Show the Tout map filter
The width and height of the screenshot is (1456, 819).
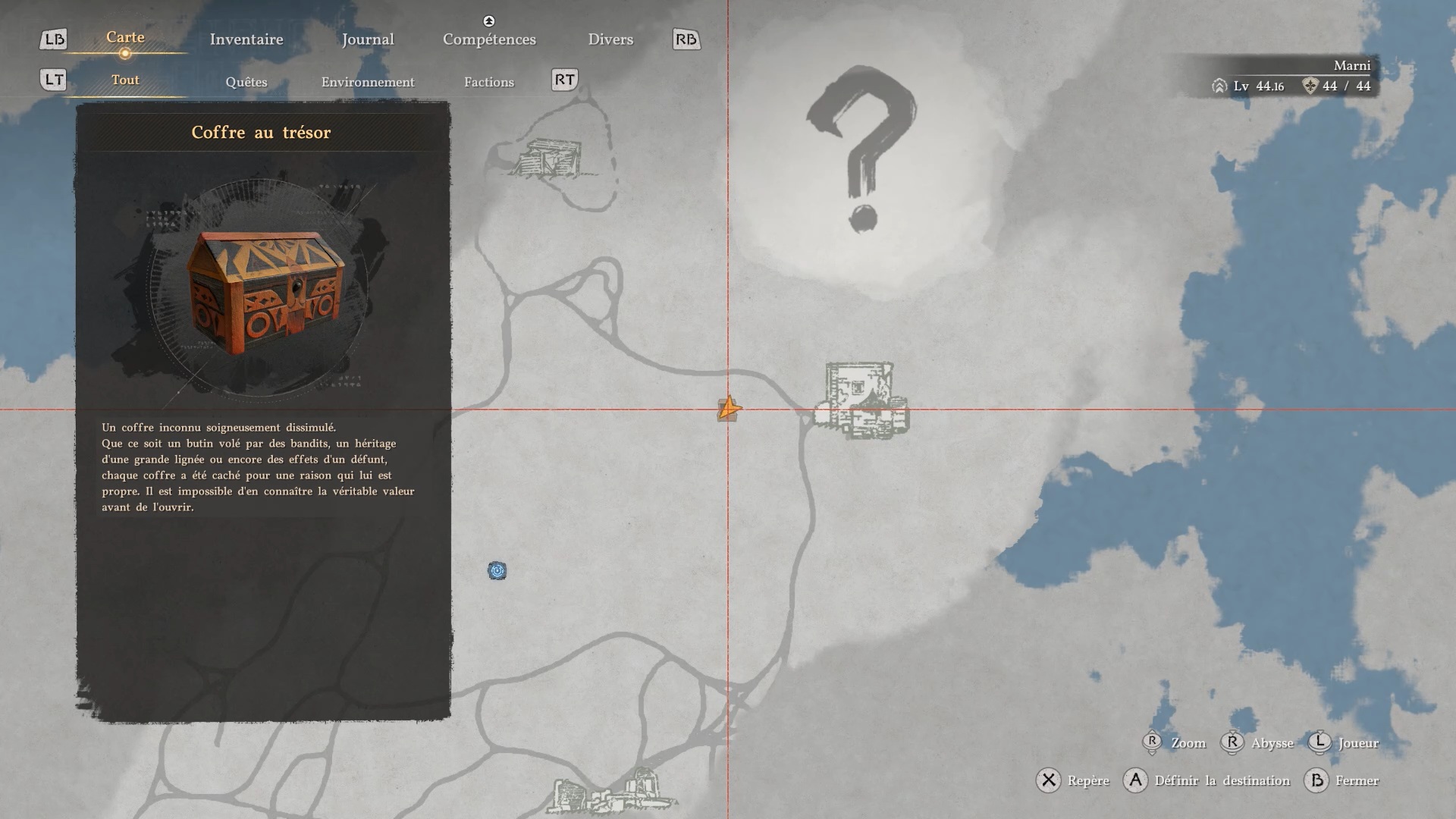[x=125, y=80]
